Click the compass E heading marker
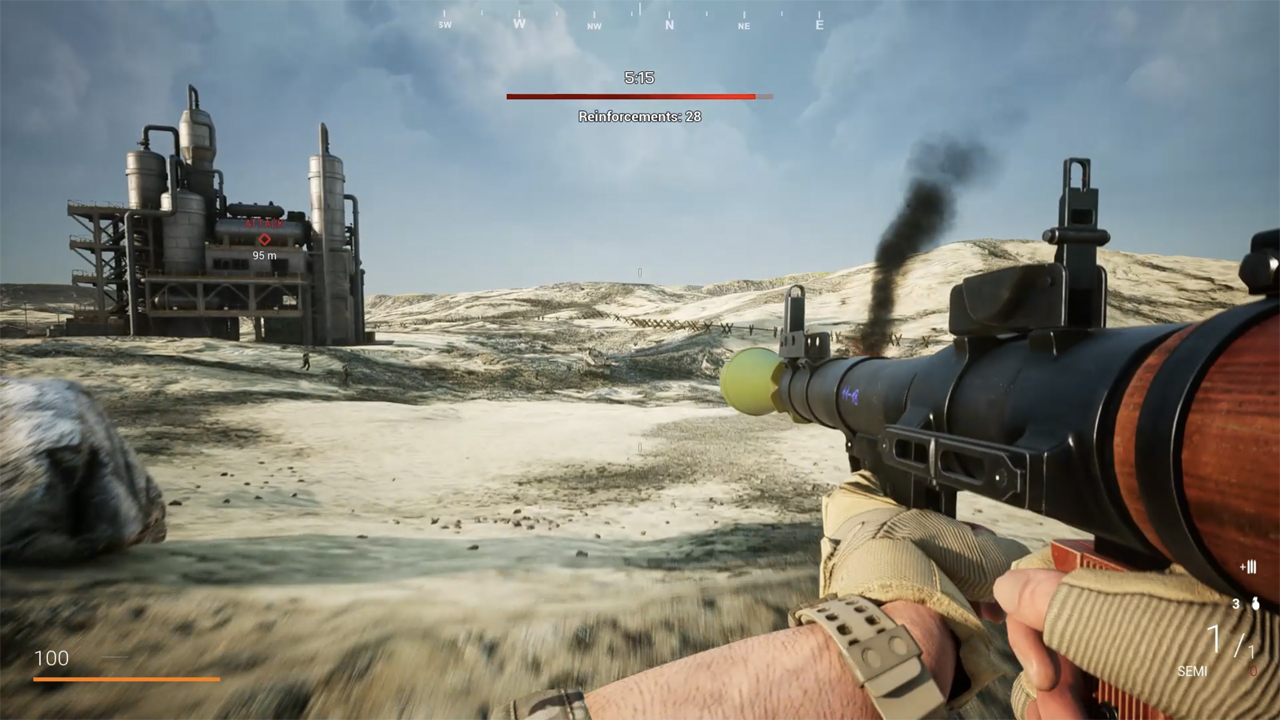This screenshot has width=1280, height=720. tap(818, 23)
